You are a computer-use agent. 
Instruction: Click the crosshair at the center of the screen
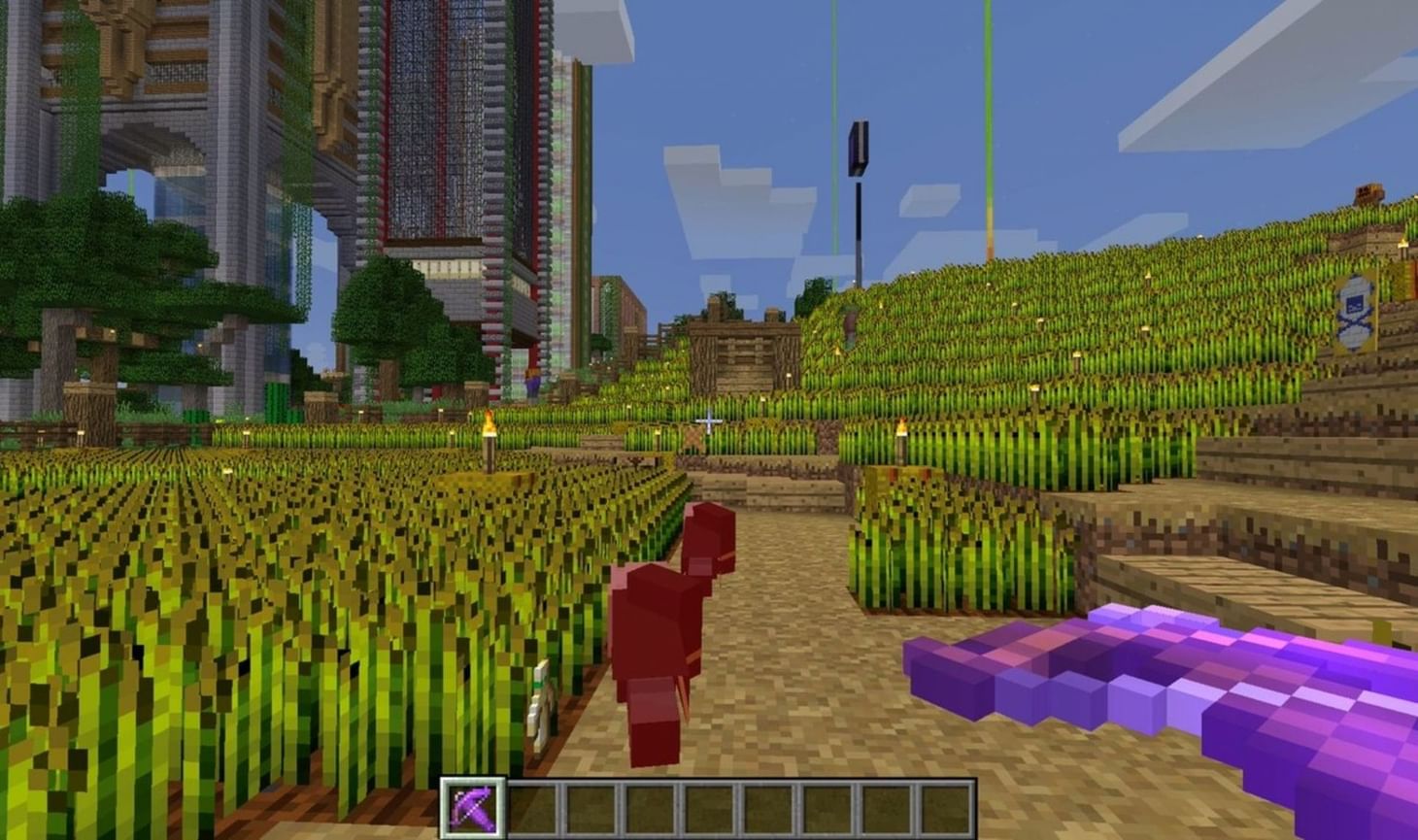coord(709,420)
